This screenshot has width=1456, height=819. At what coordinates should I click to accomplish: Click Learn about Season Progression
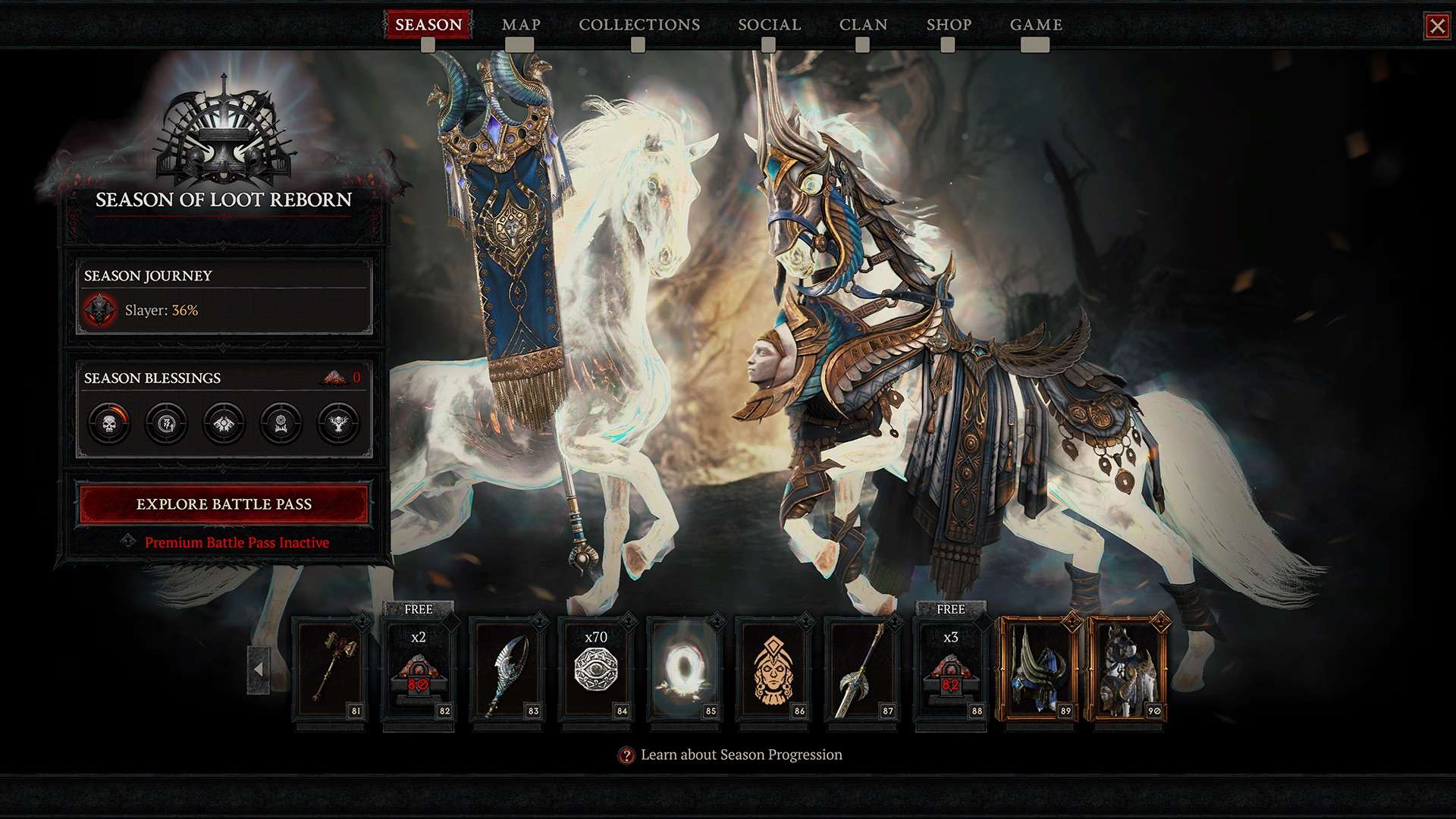(x=741, y=755)
